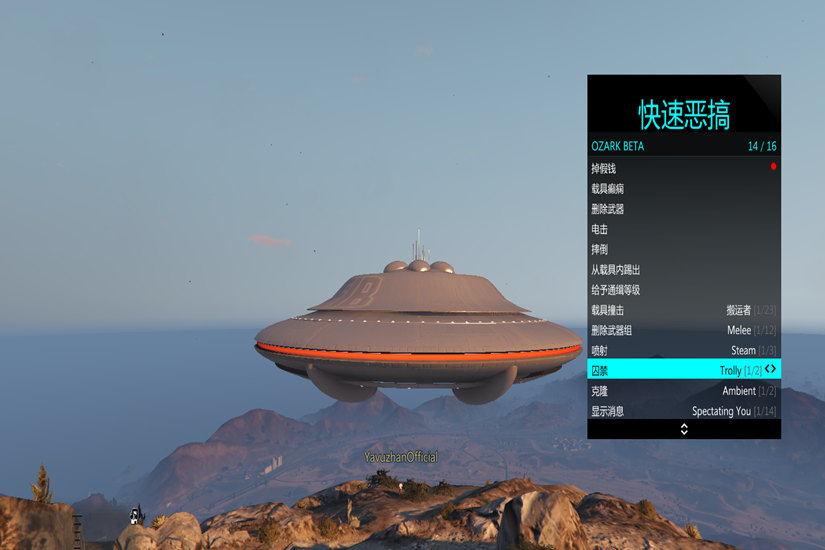Open the 删除武器组 Melee row
This screenshot has width=825, height=550.
click(683, 330)
